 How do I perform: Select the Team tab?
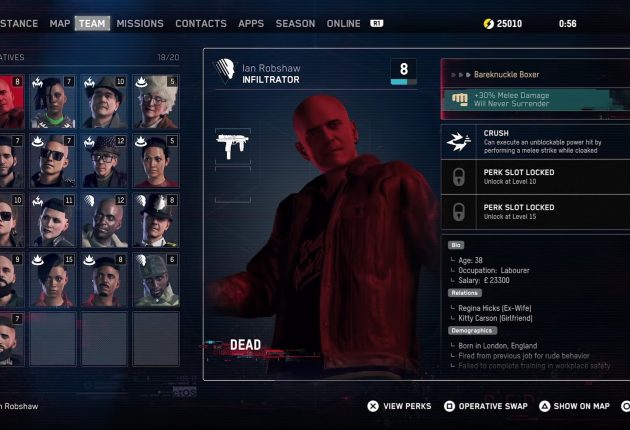point(92,23)
